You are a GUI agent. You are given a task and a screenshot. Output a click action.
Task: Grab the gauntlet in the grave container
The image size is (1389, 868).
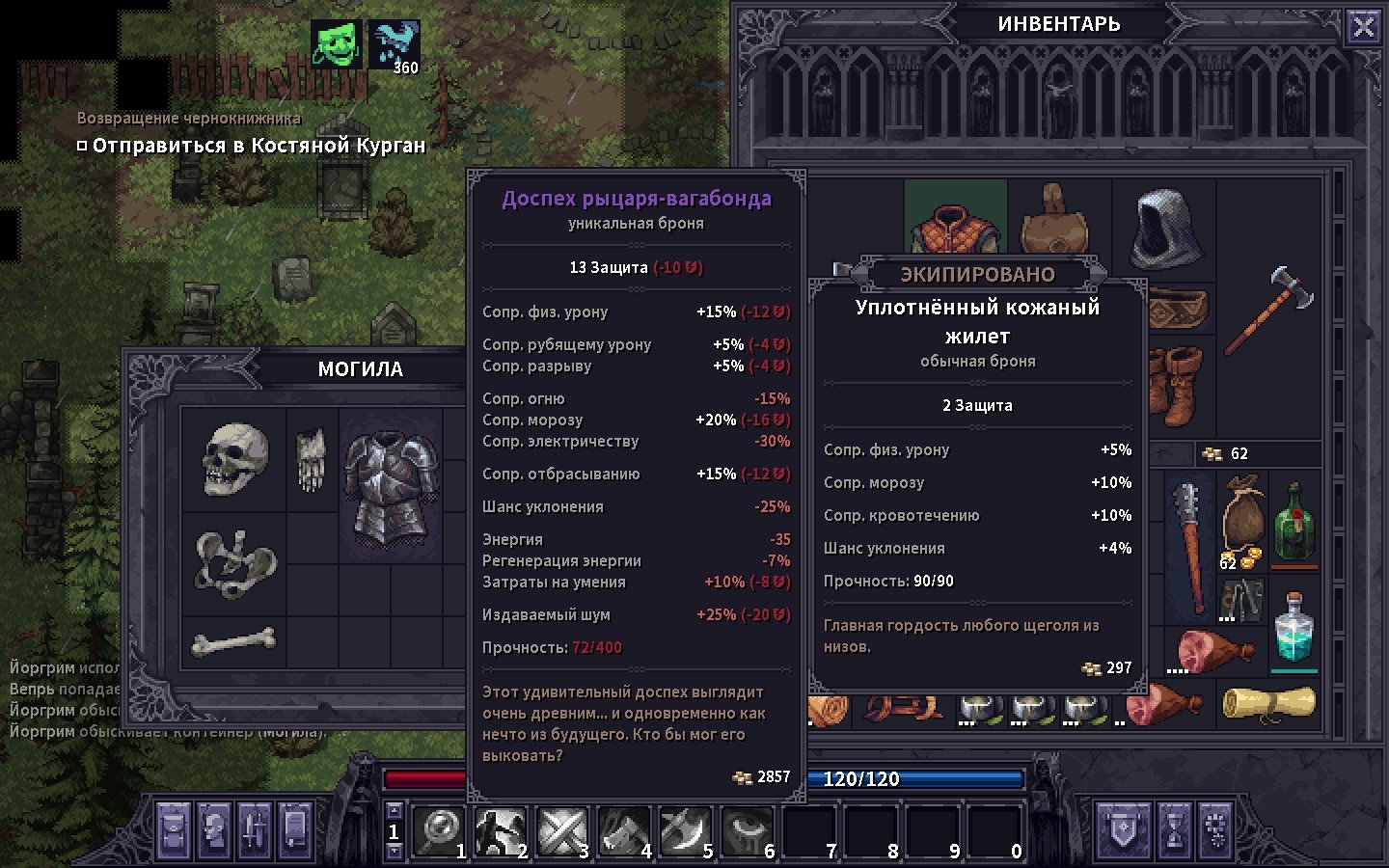point(311,459)
